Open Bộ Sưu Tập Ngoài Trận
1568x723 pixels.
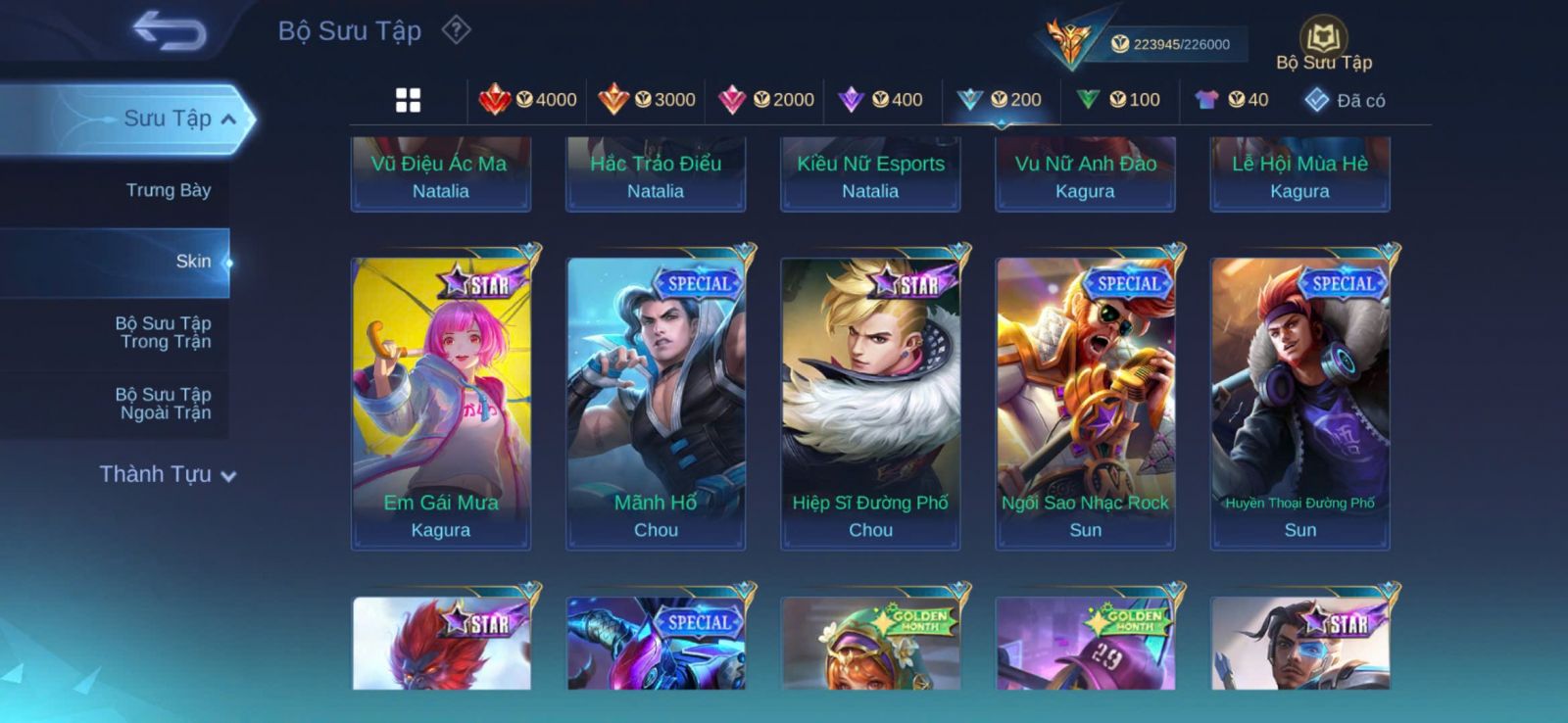163,404
